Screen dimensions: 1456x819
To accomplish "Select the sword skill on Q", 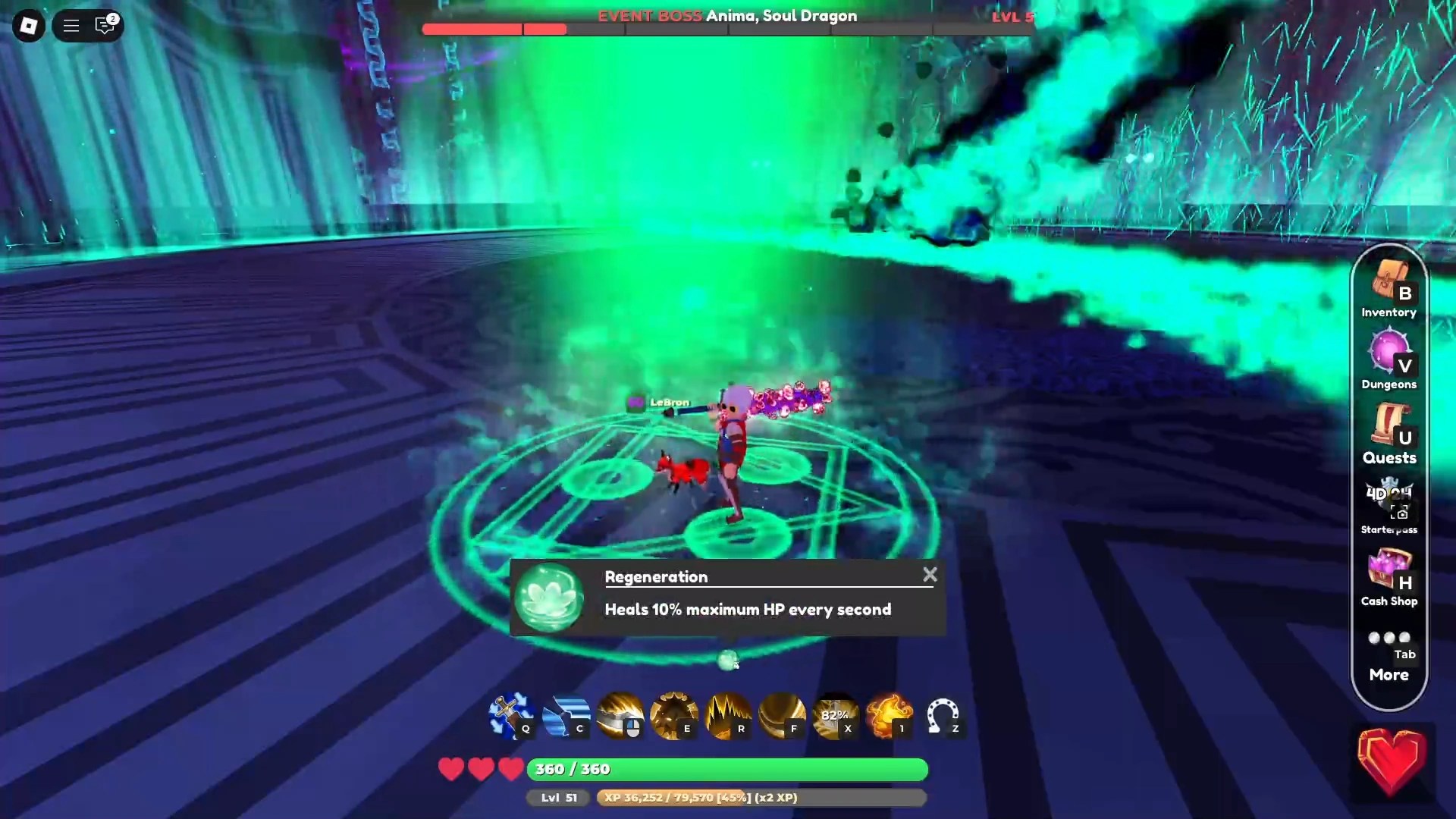I will pos(510,717).
